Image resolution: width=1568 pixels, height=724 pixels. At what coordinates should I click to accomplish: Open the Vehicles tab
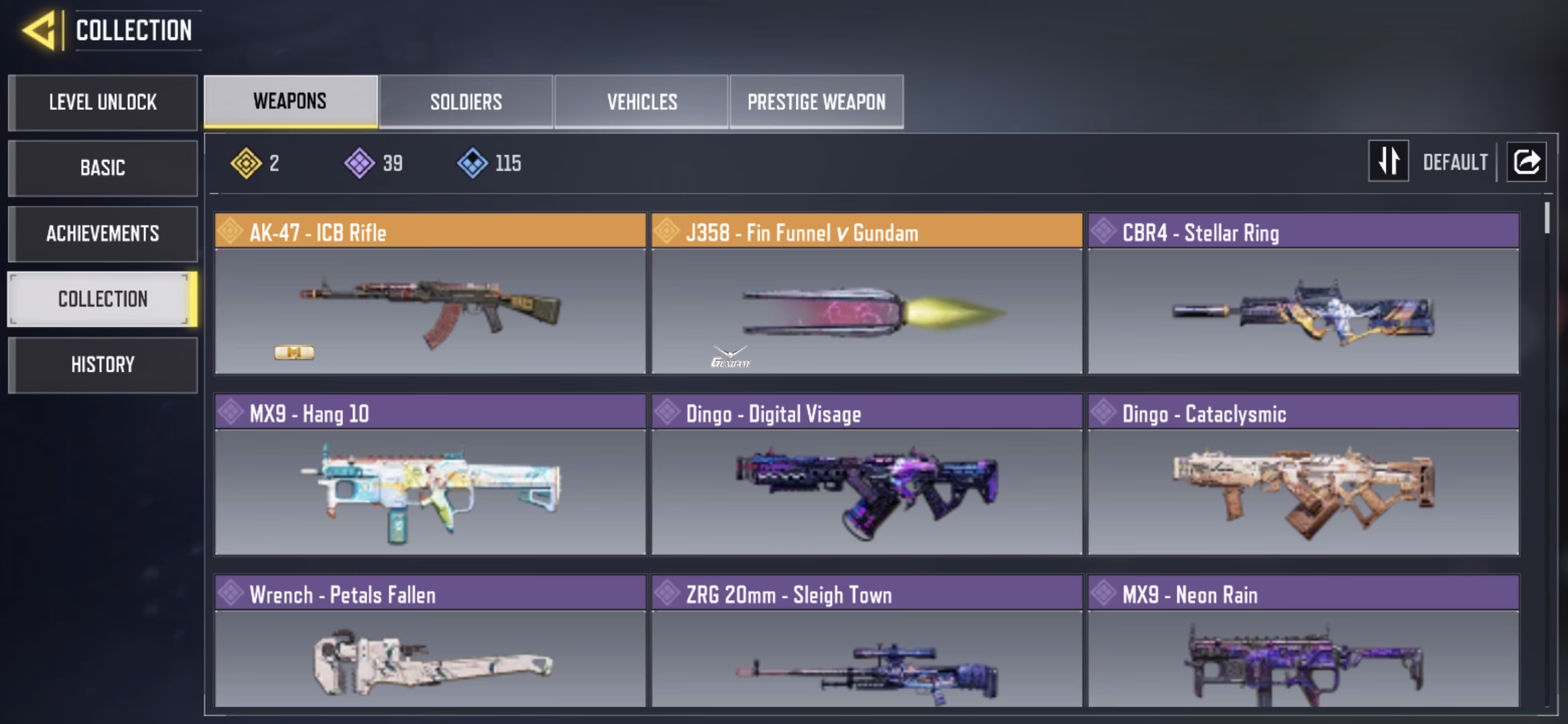point(641,102)
